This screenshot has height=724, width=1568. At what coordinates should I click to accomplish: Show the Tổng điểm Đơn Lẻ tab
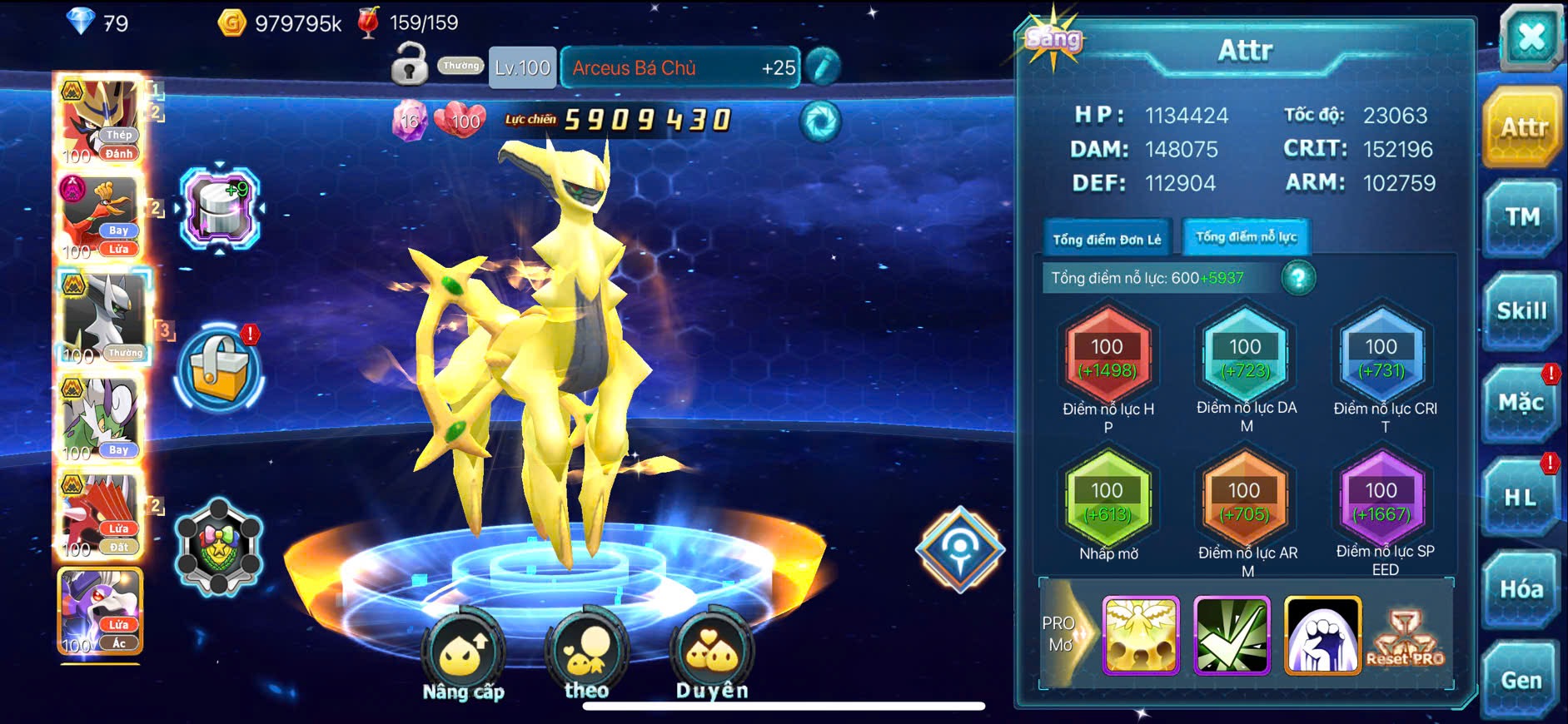click(1107, 239)
